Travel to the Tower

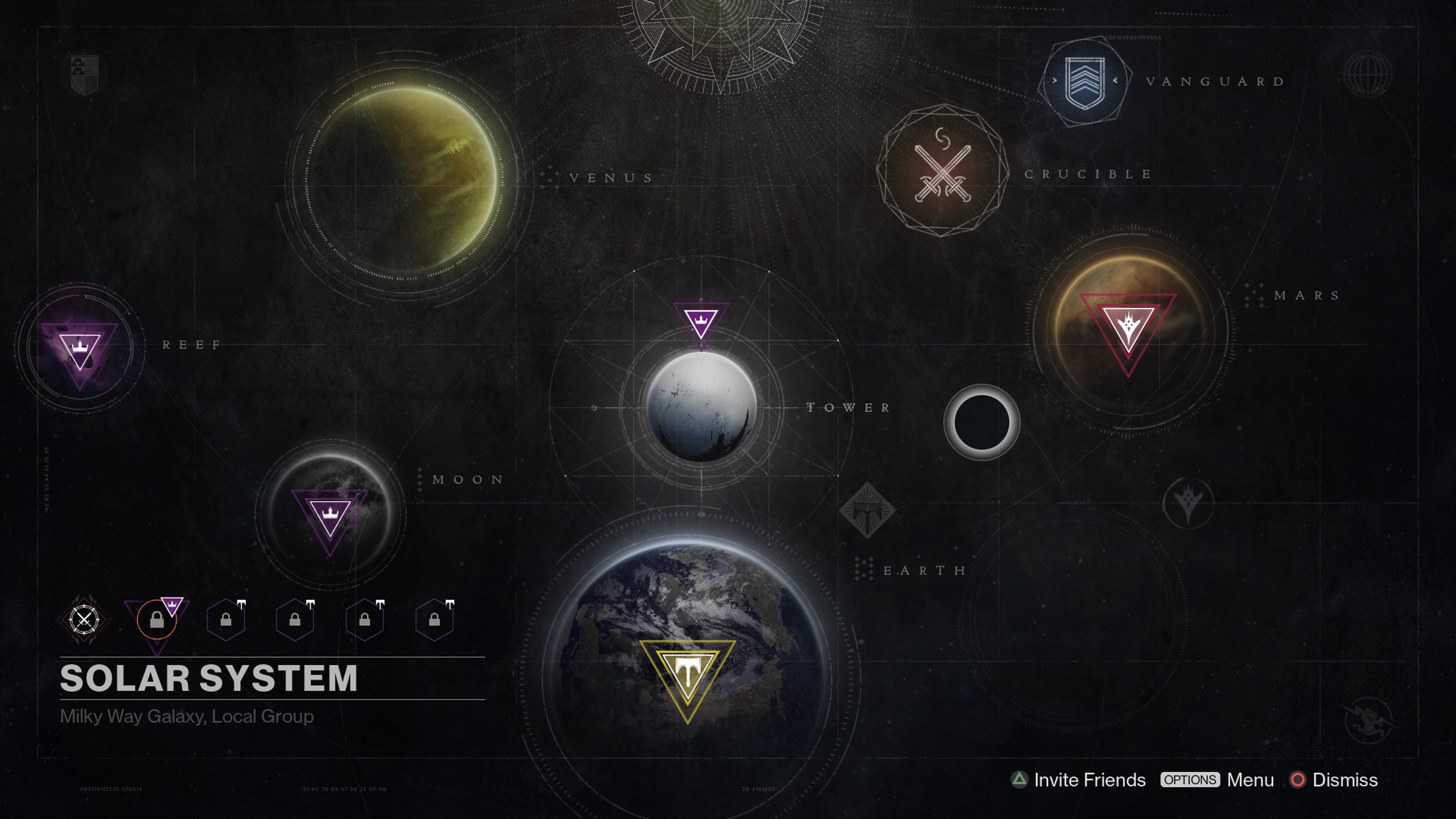click(701, 406)
